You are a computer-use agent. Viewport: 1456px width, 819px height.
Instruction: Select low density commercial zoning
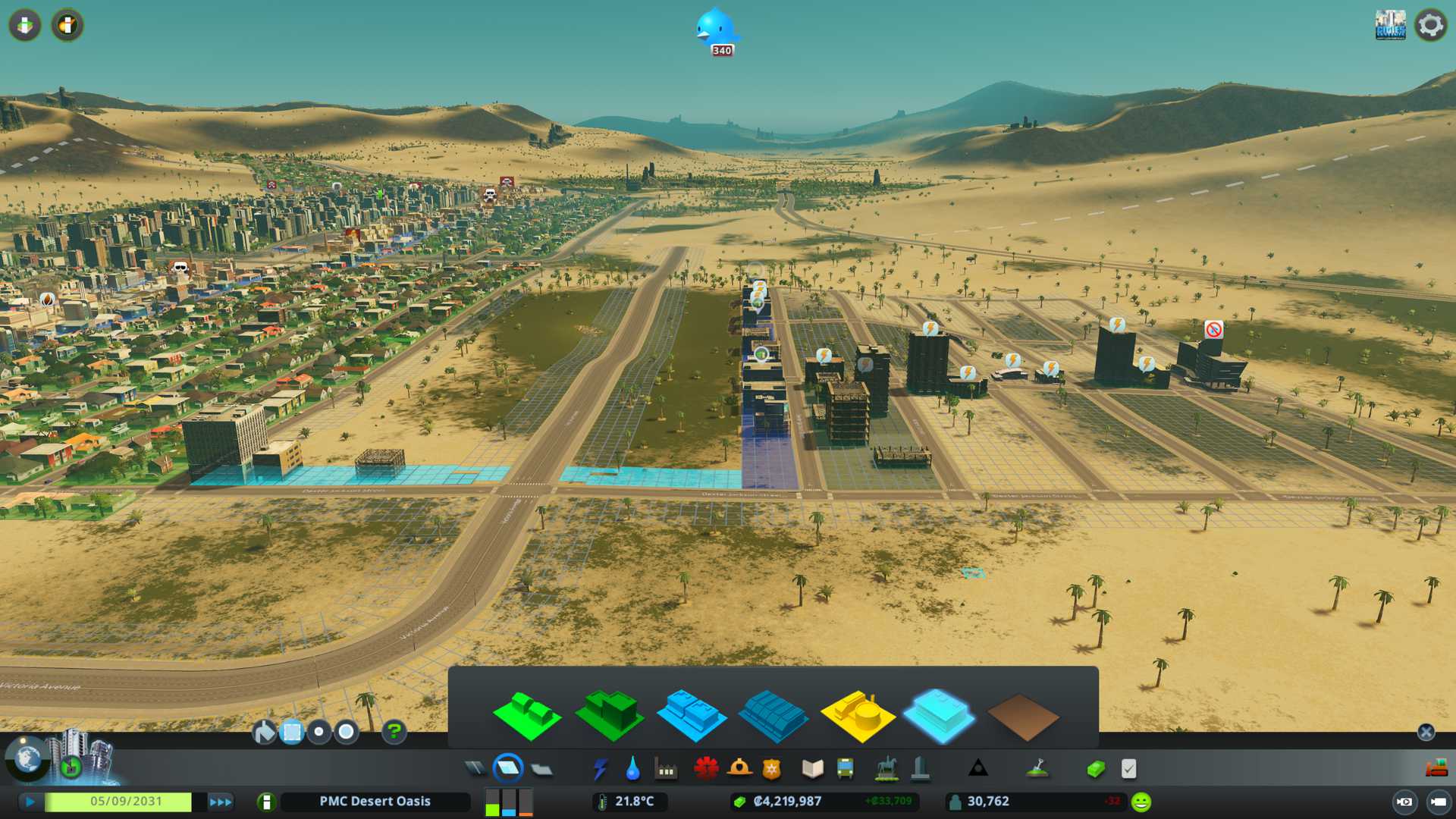click(691, 714)
